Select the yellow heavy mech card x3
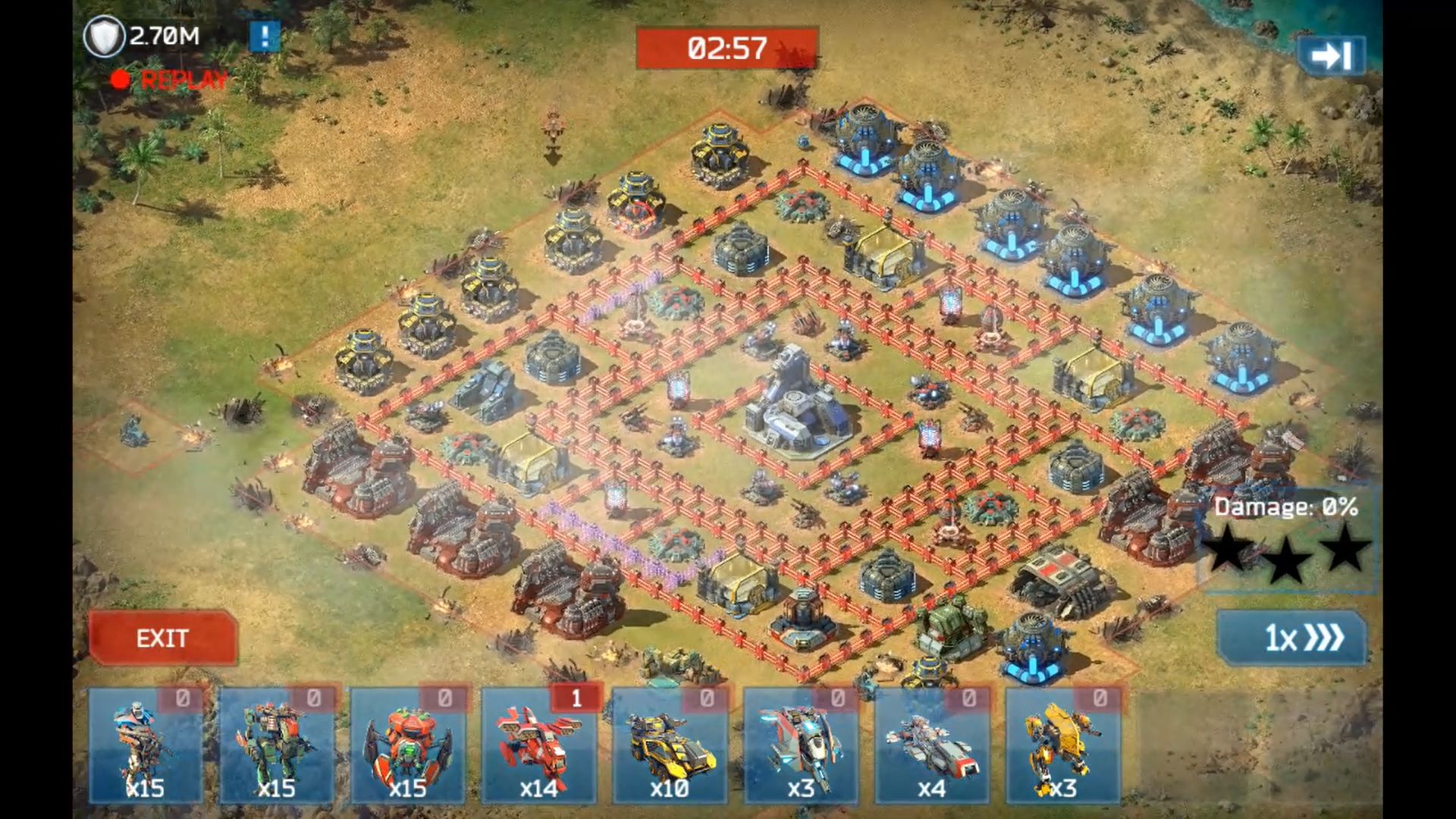Image resolution: width=1456 pixels, height=819 pixels. click(x=1062, y=746)
